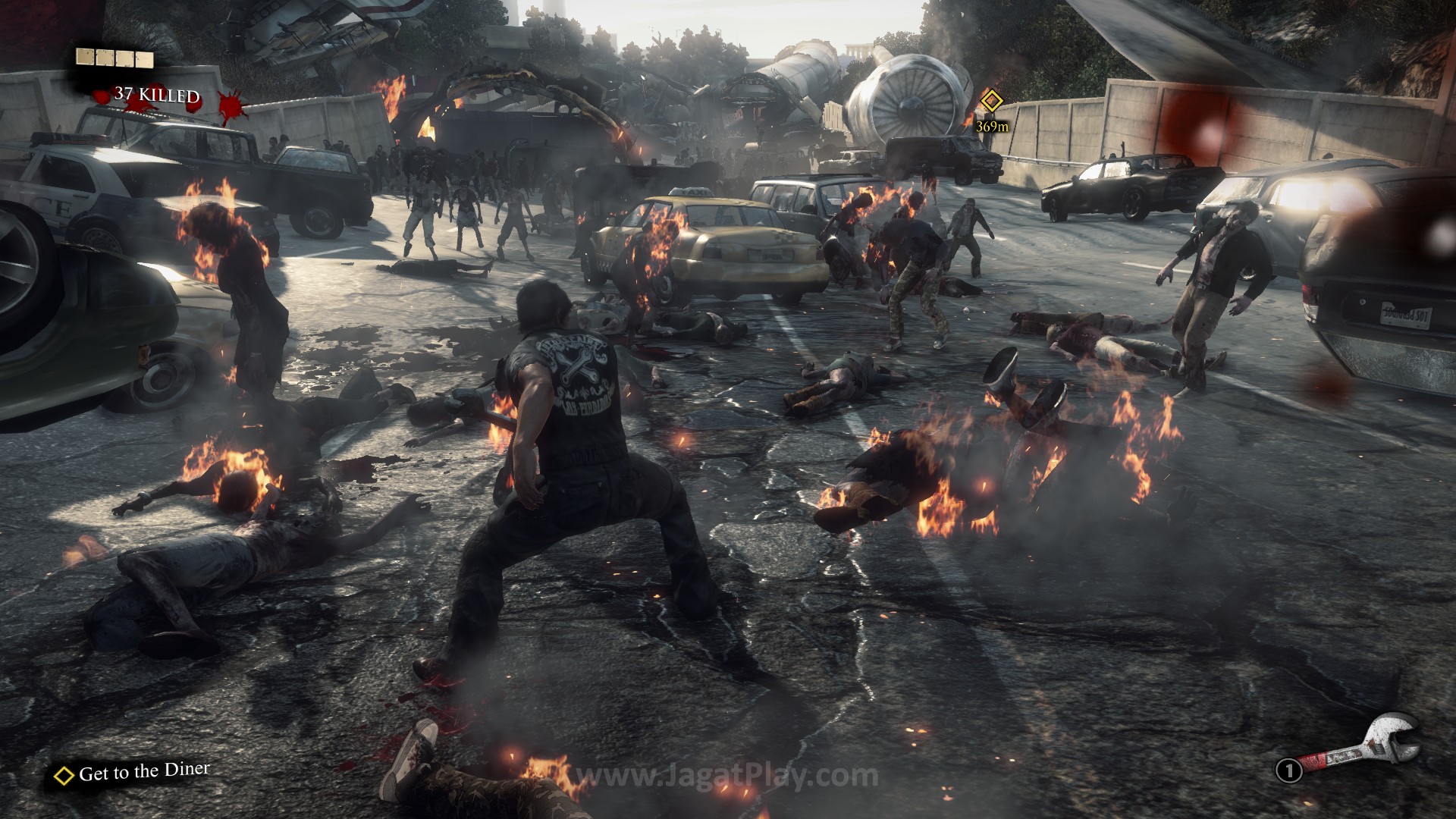
Task: Select the 37 KILLED counter label
Action: [x=156, y=96]
